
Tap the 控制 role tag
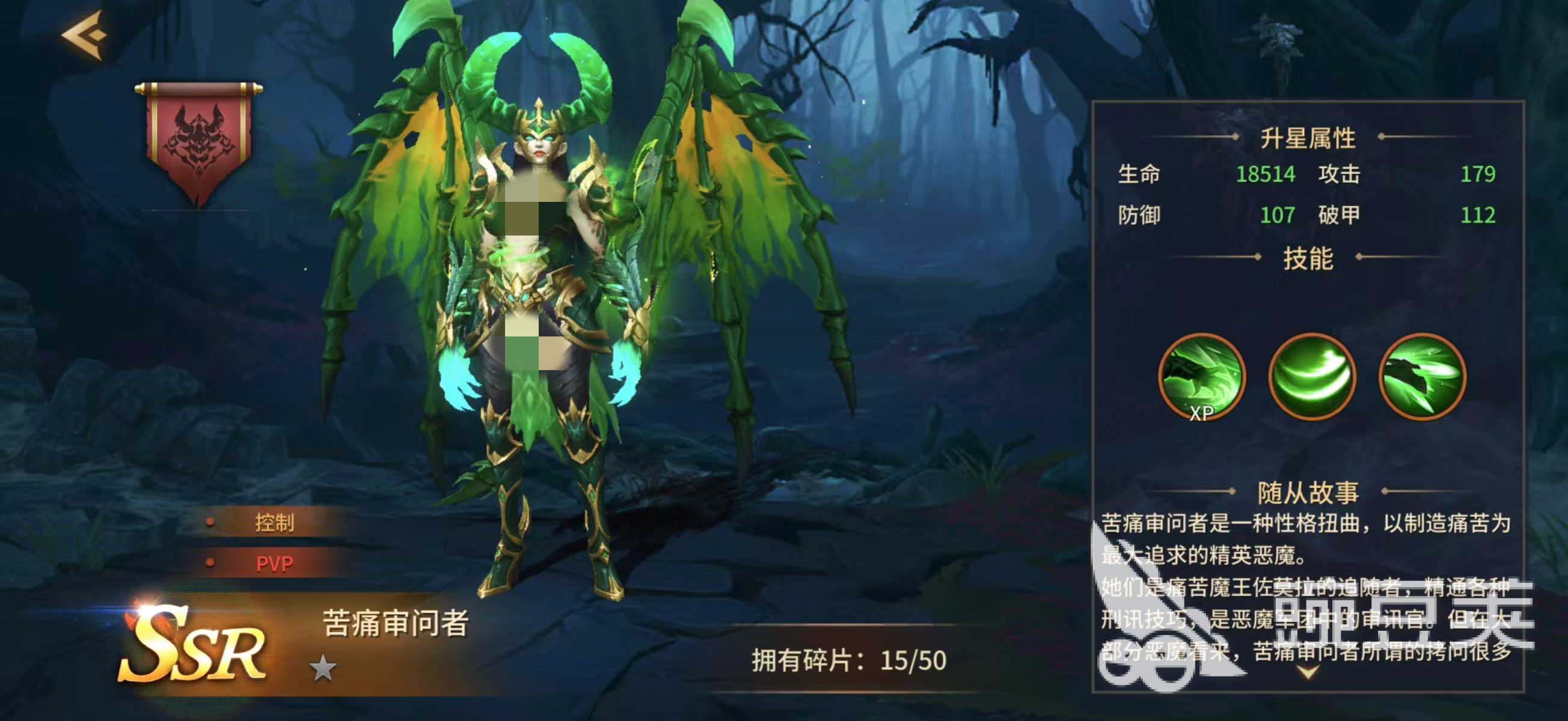point(275,523)
